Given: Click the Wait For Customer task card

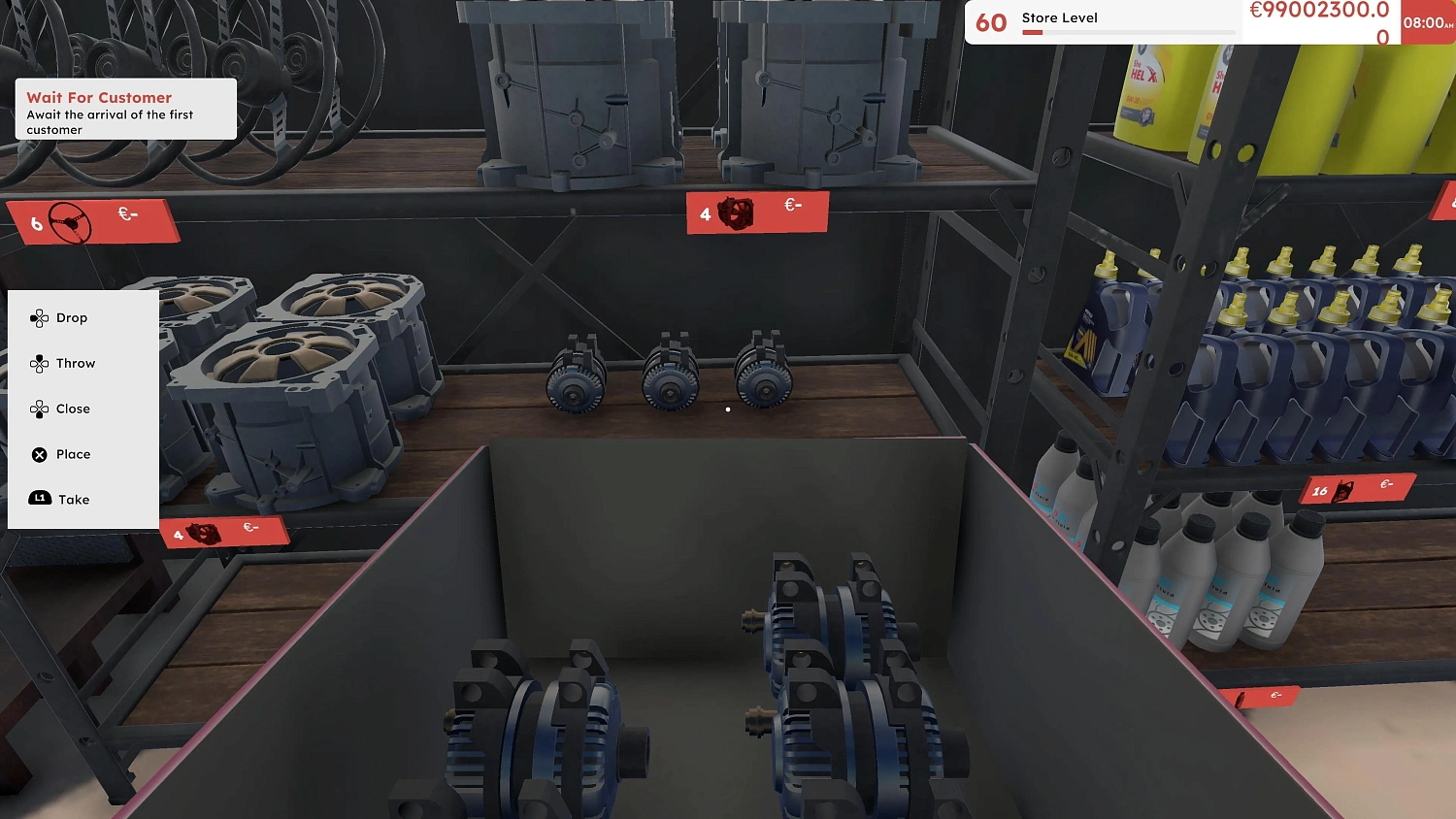Looking at the screenshot, I should (124, 110).
